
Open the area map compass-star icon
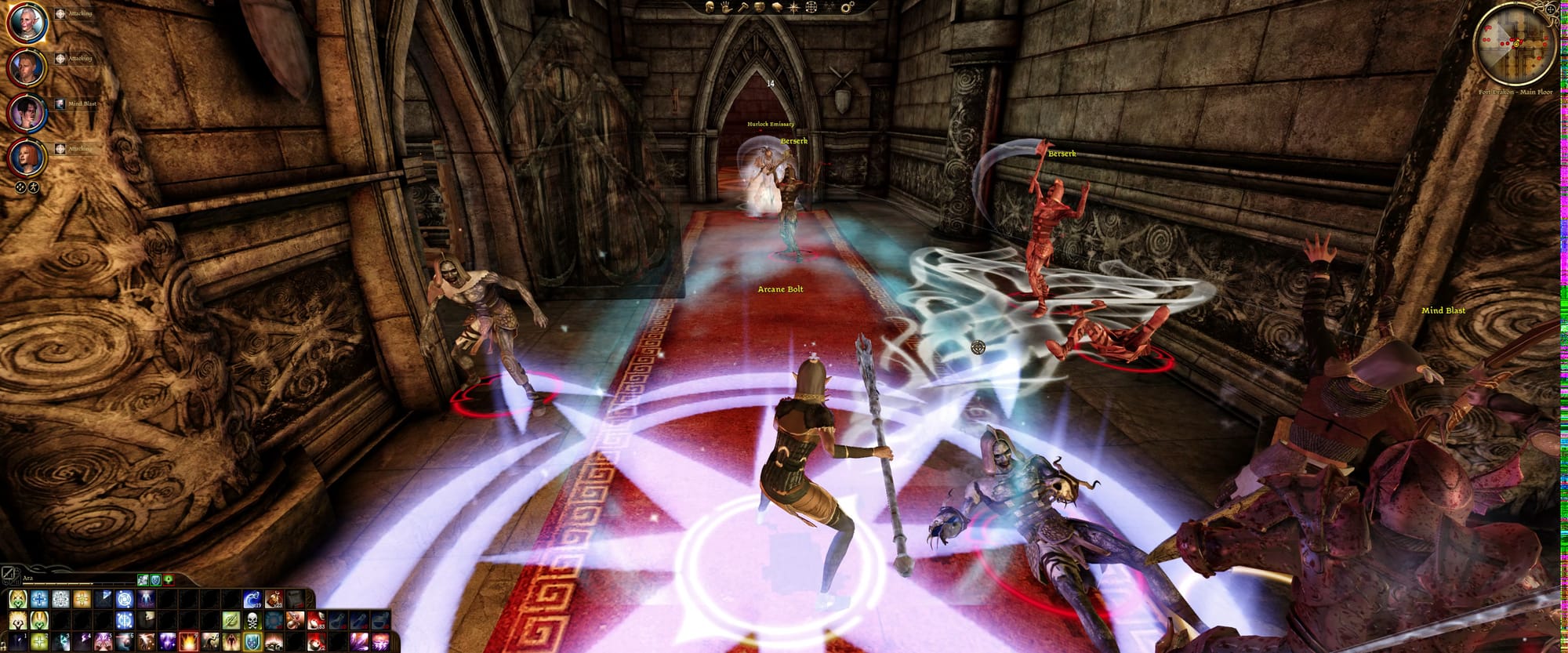[x=793, y=7]
